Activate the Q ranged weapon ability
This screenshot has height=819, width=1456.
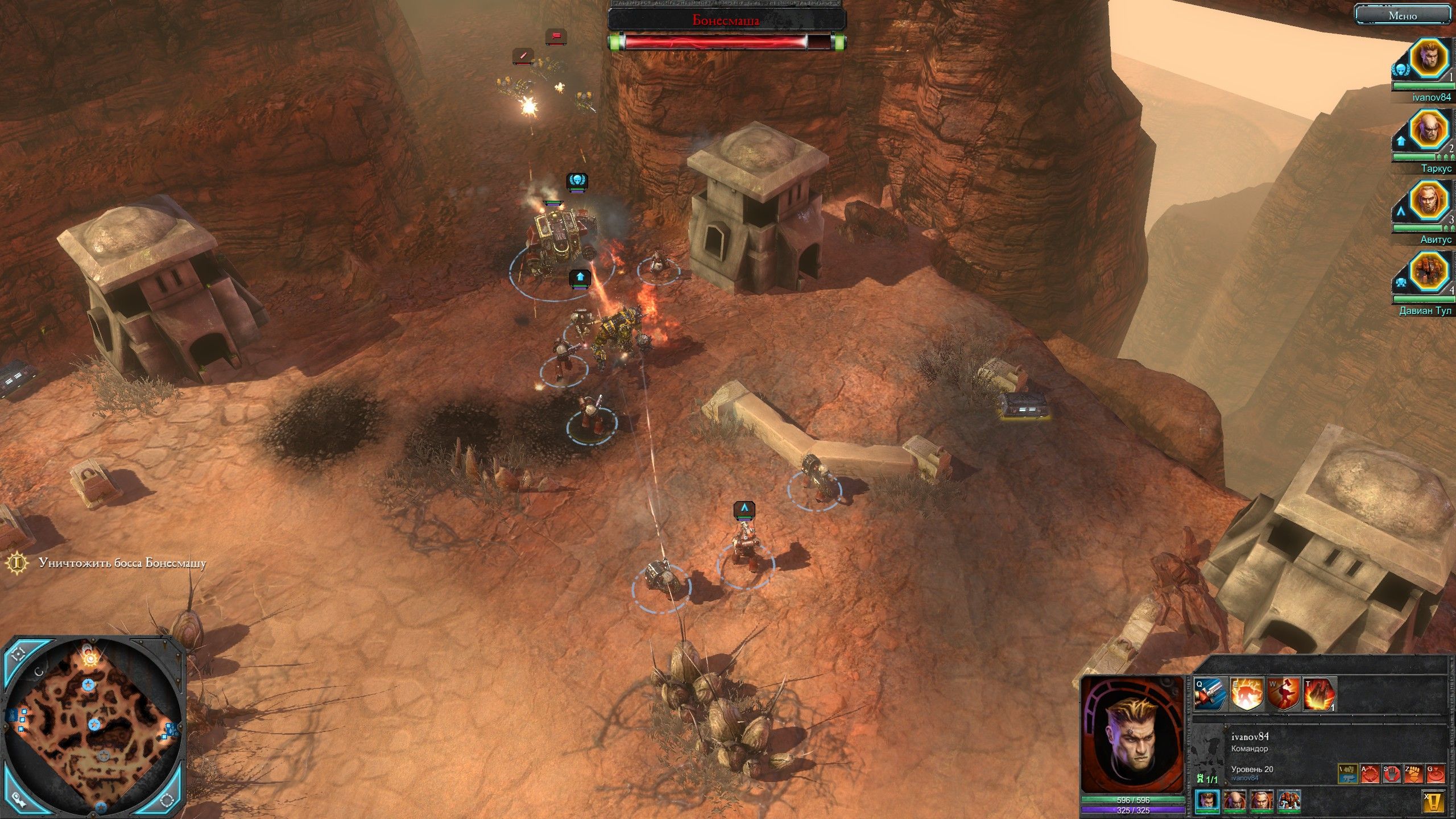pos(1210,694)
